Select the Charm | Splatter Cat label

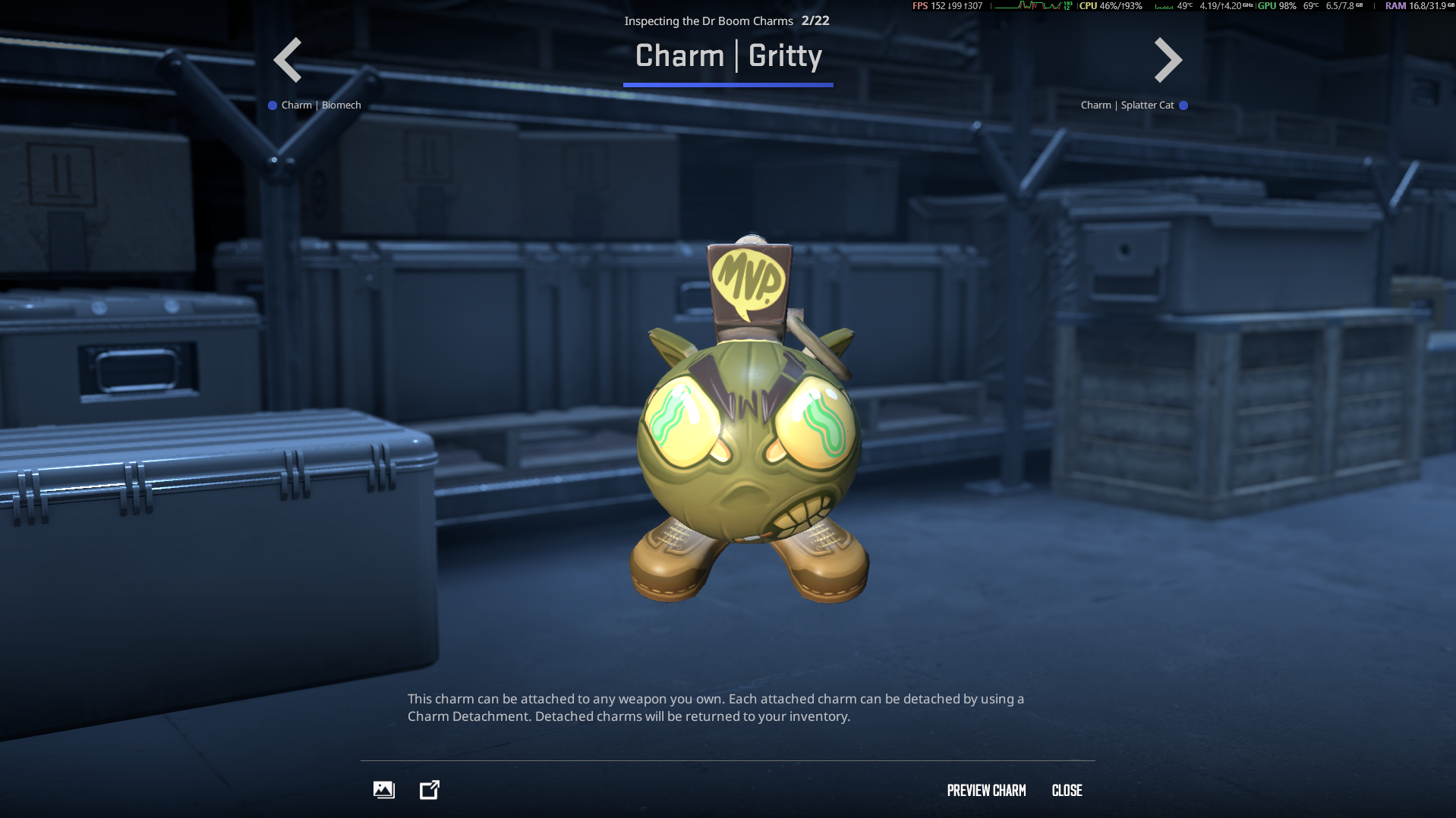1127,105
